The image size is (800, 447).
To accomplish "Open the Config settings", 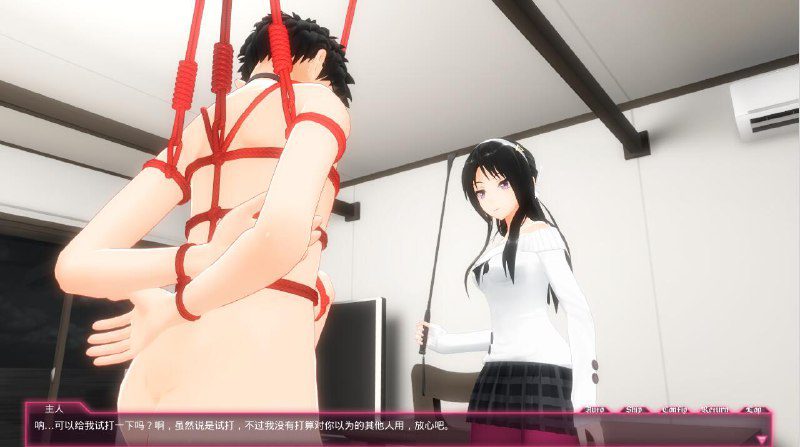I will [x=675, y=410].
